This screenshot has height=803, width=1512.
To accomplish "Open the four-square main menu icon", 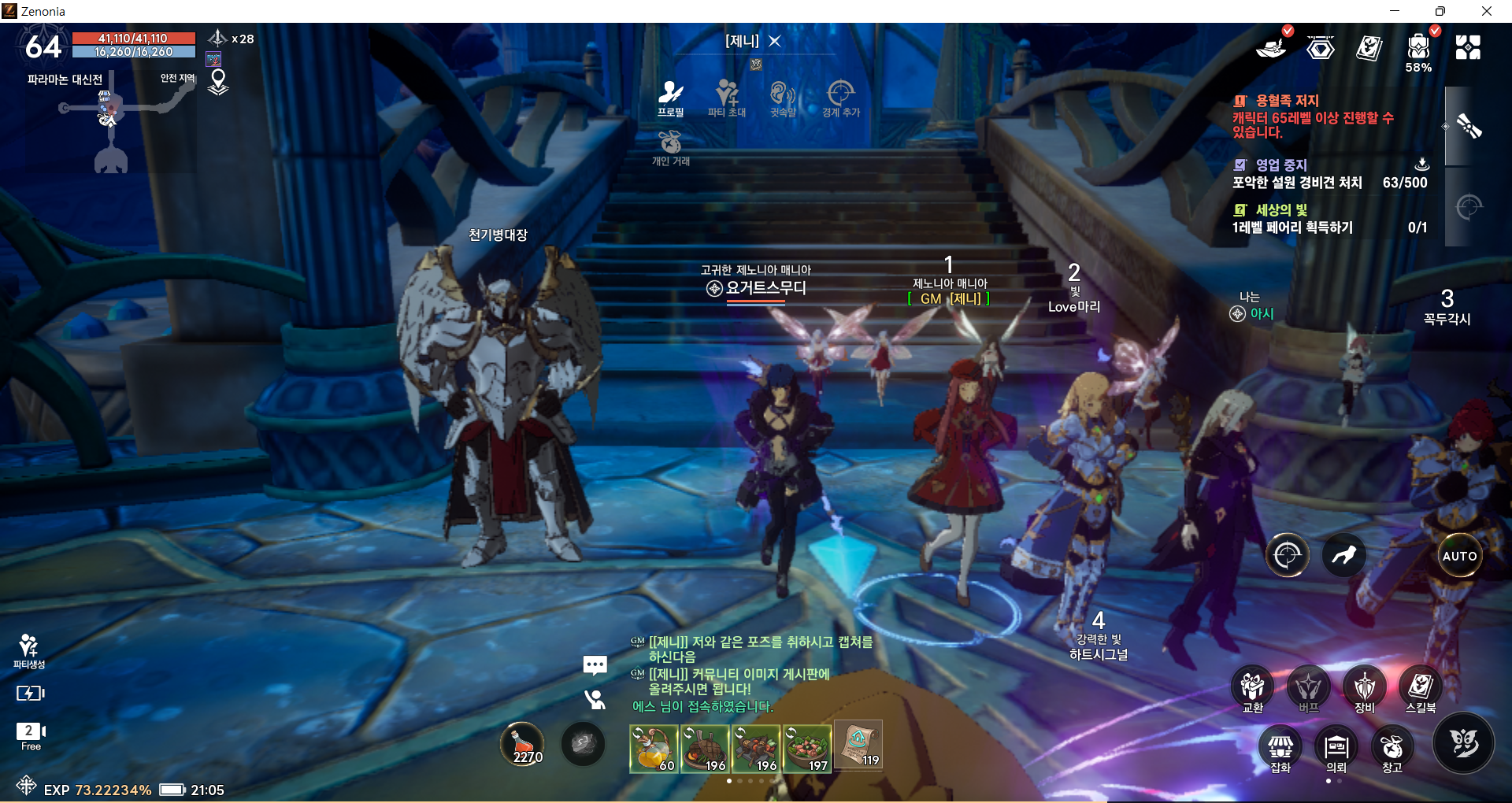I will [1468, 48].
